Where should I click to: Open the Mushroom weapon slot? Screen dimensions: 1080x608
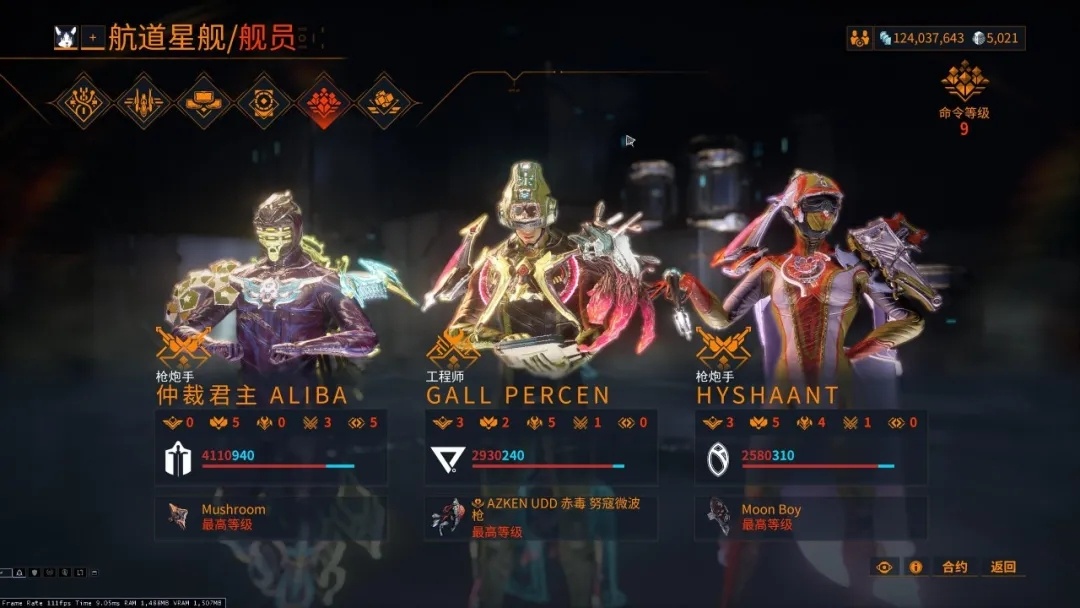[271, 517]
